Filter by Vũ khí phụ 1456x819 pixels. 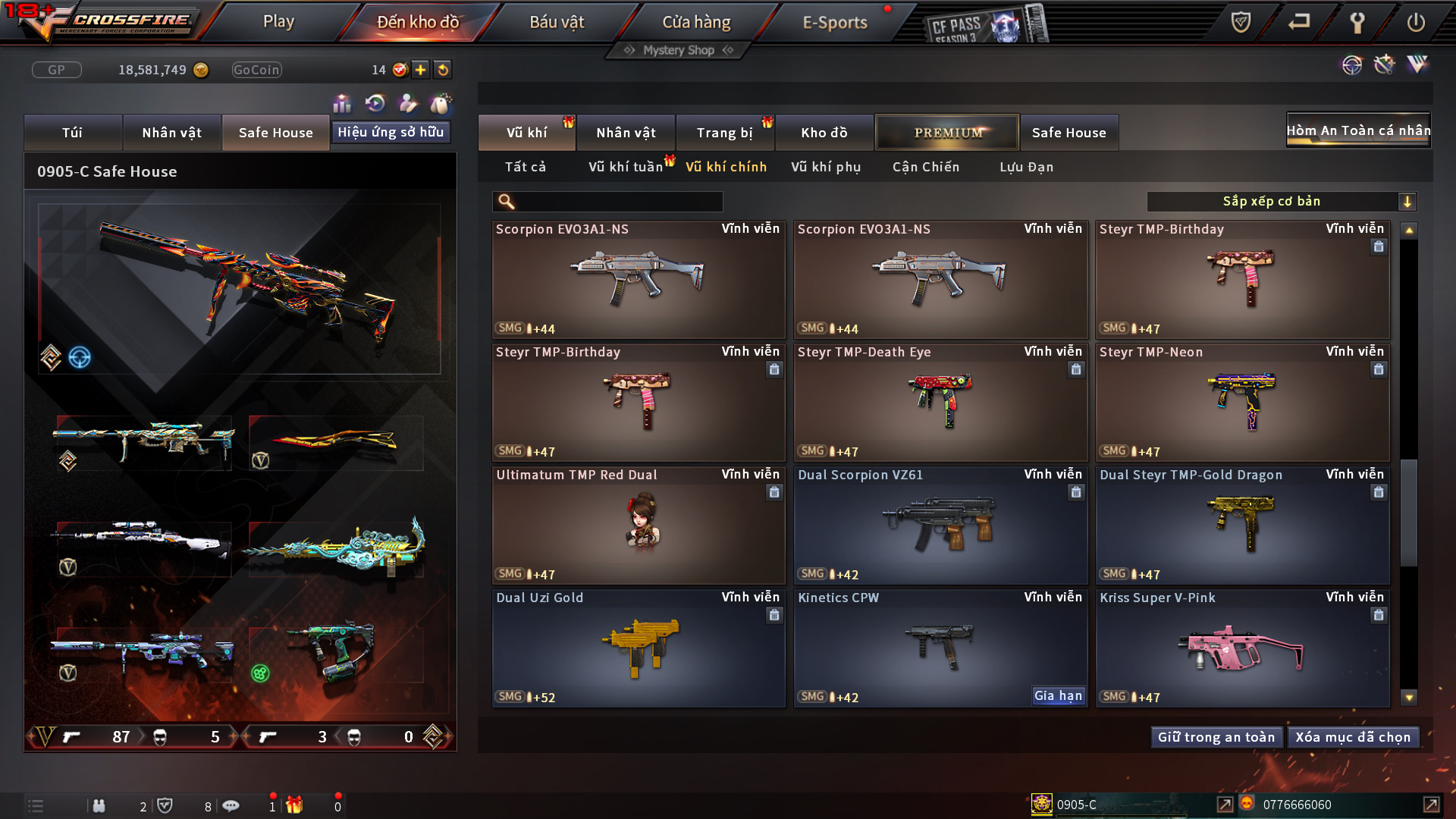826,167
